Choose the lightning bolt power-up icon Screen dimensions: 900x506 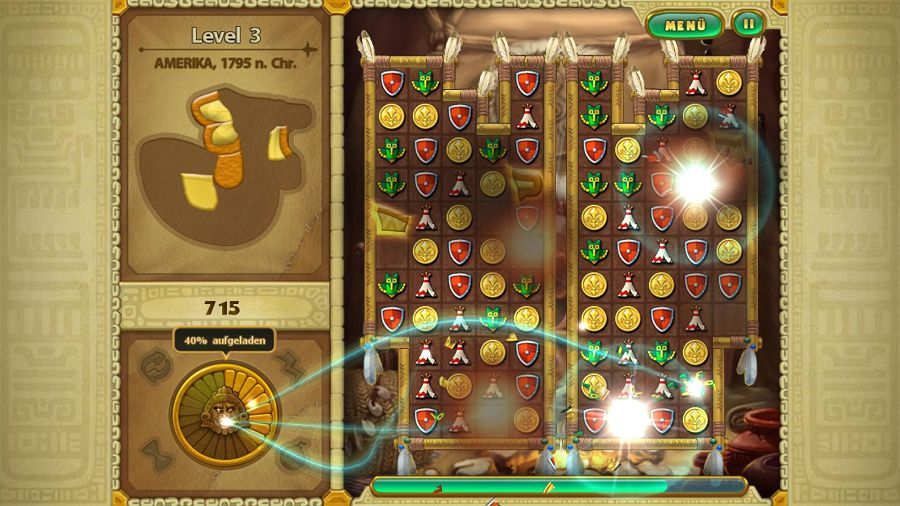click(290, 365)
